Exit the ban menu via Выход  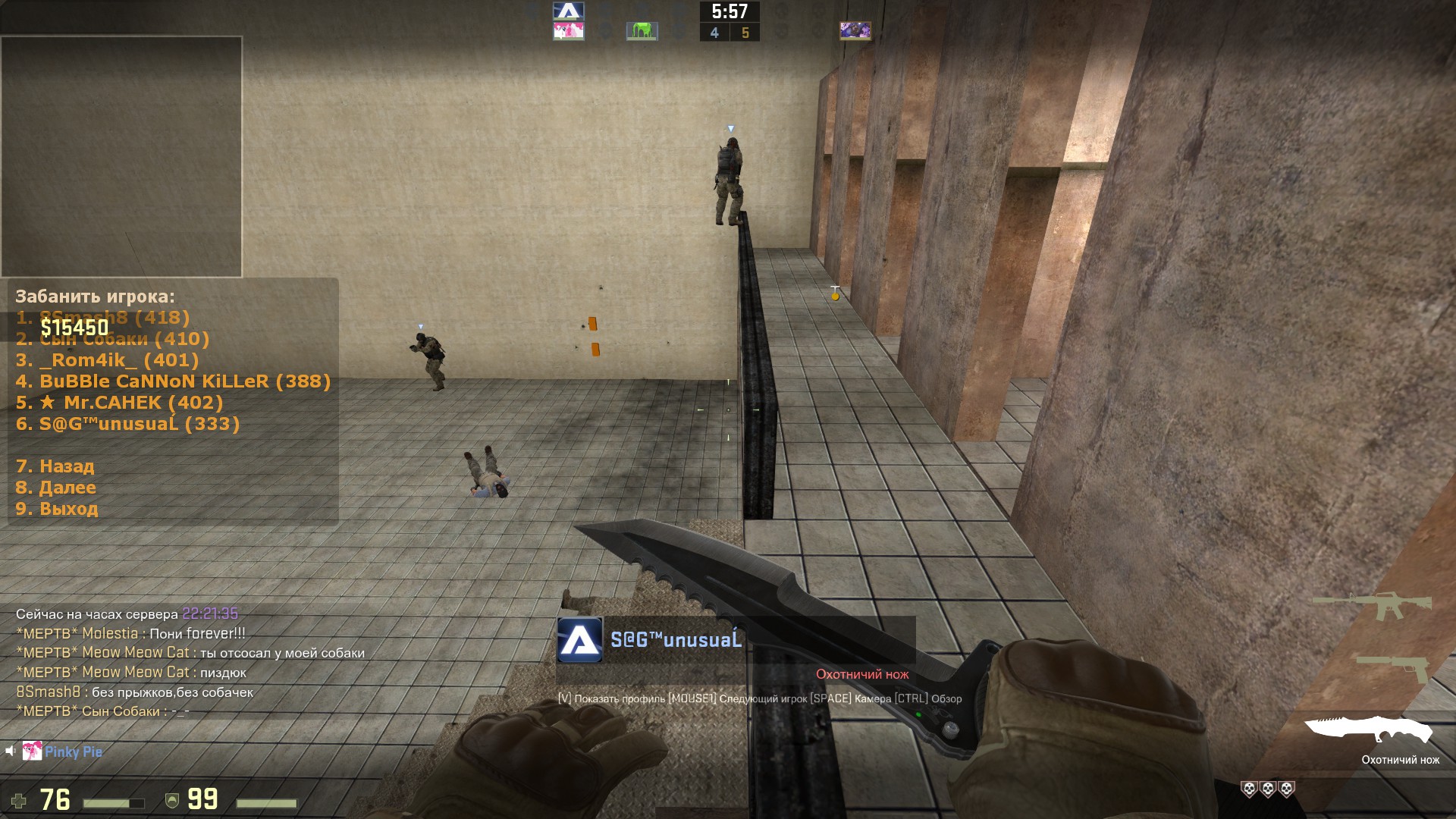(57, 509)
